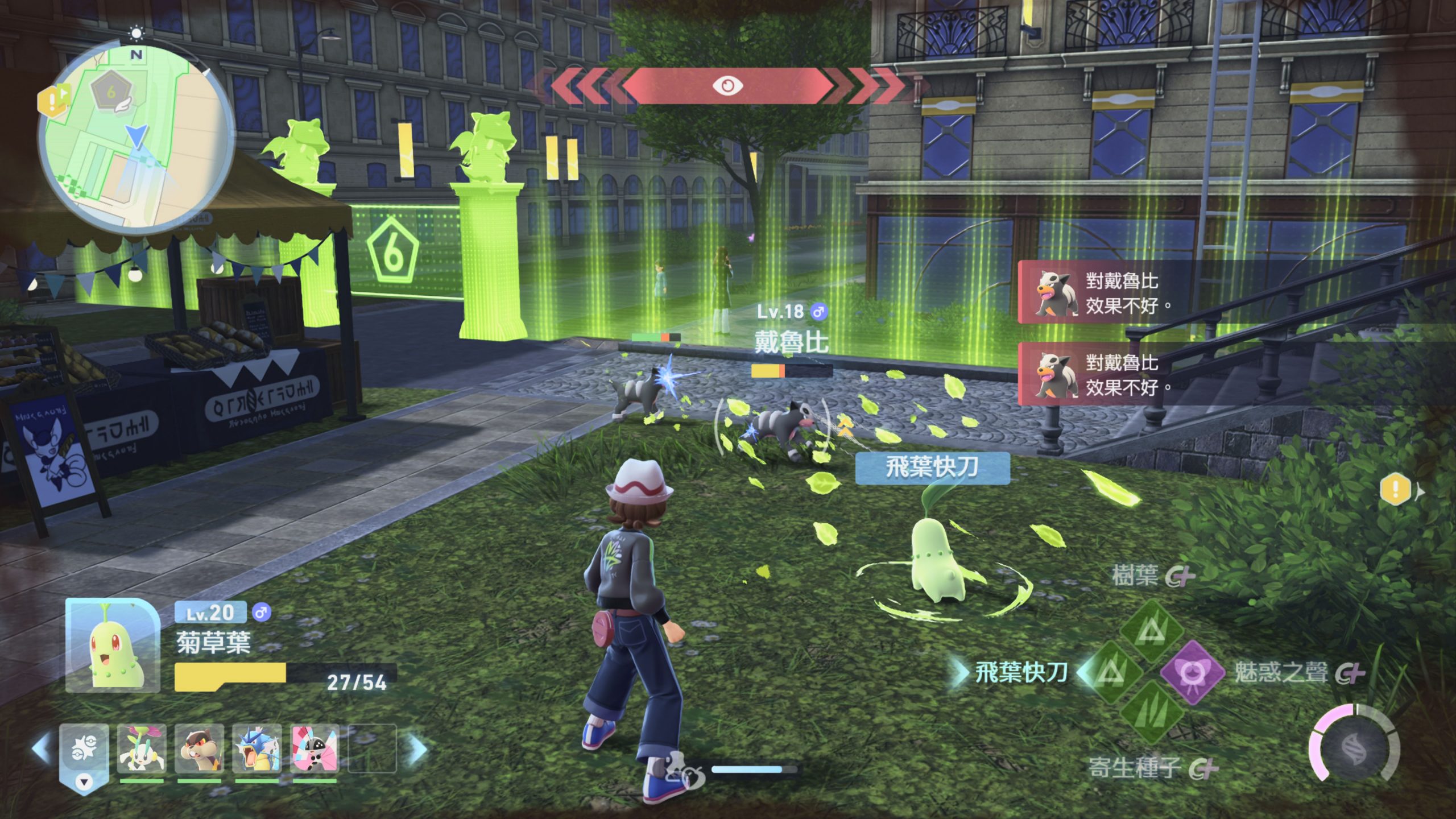Send out Gyarados from the party bar
Image resolution: width=1456 pixels, height=819 pixels.
(x=257, y=748)
